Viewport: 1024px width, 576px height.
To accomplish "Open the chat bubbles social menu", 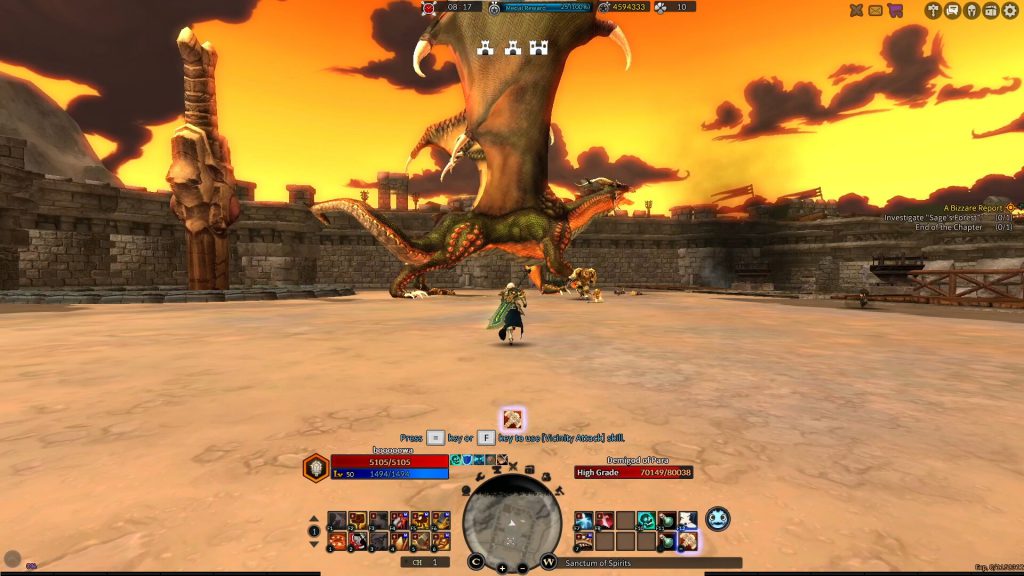I will click(x=952, y=10).
